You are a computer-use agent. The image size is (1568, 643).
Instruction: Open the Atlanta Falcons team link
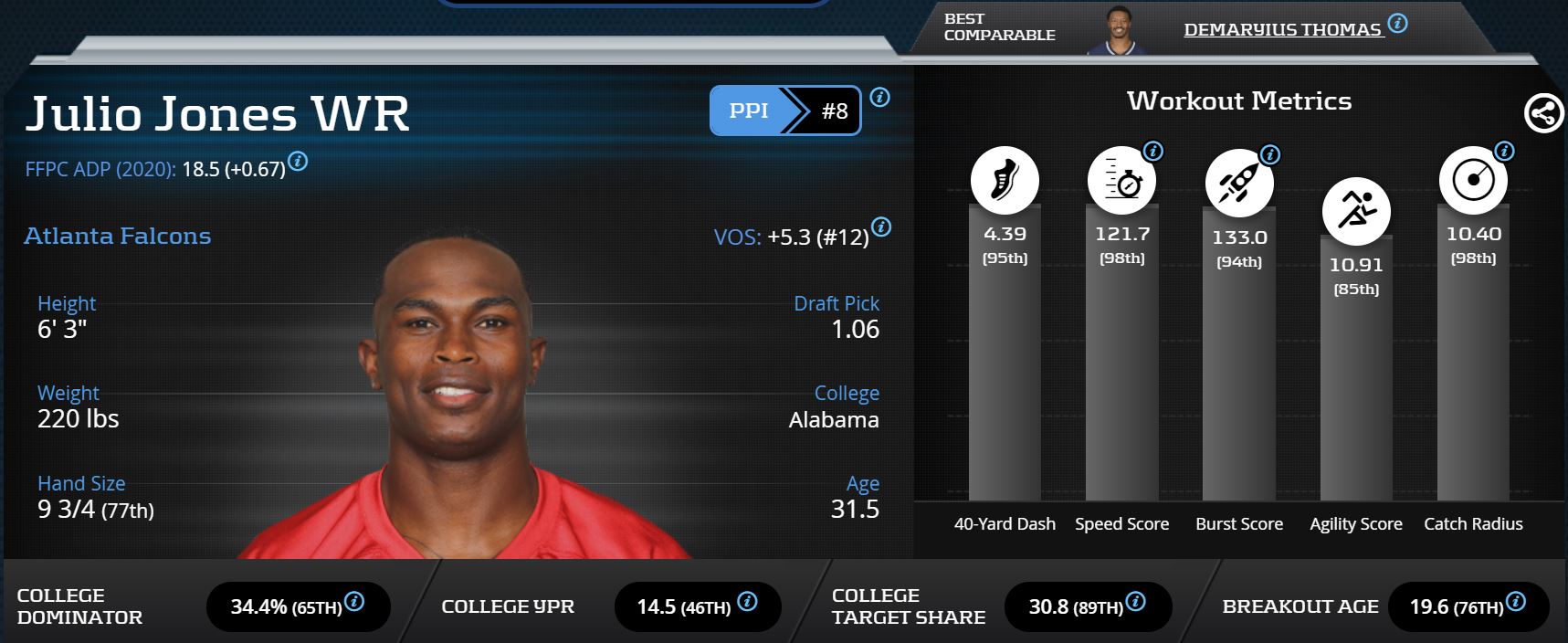point(117,236)
